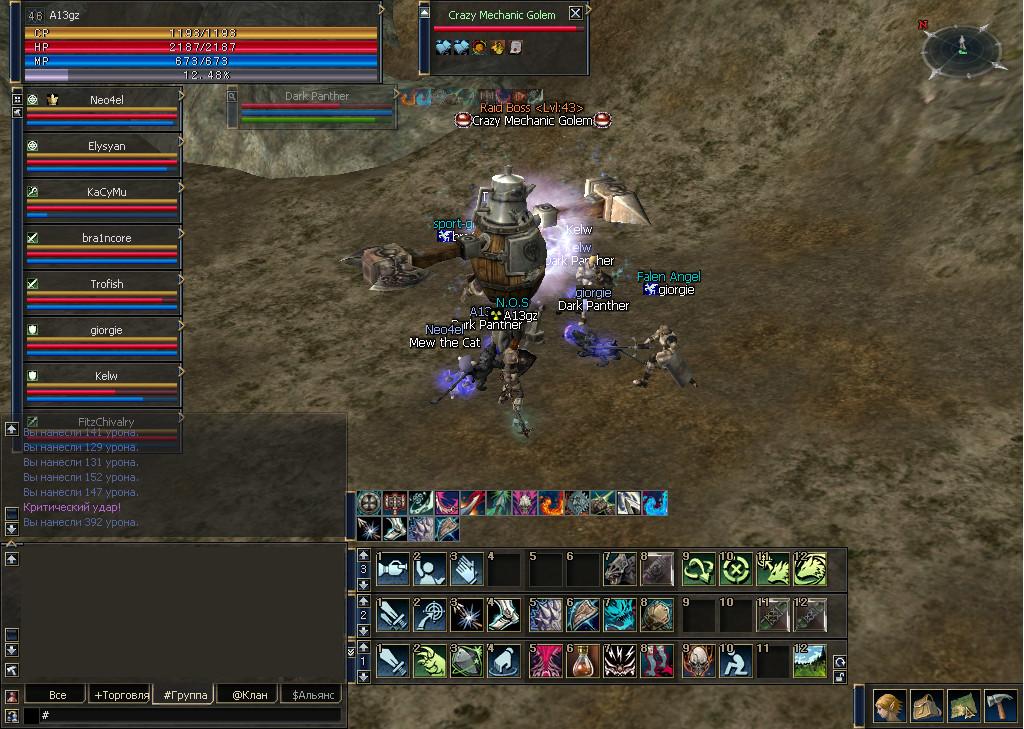Select party member Neo4el
The height and width of the screenshot is (729, 1024).
pyautogui.click(x=104, y=100)
